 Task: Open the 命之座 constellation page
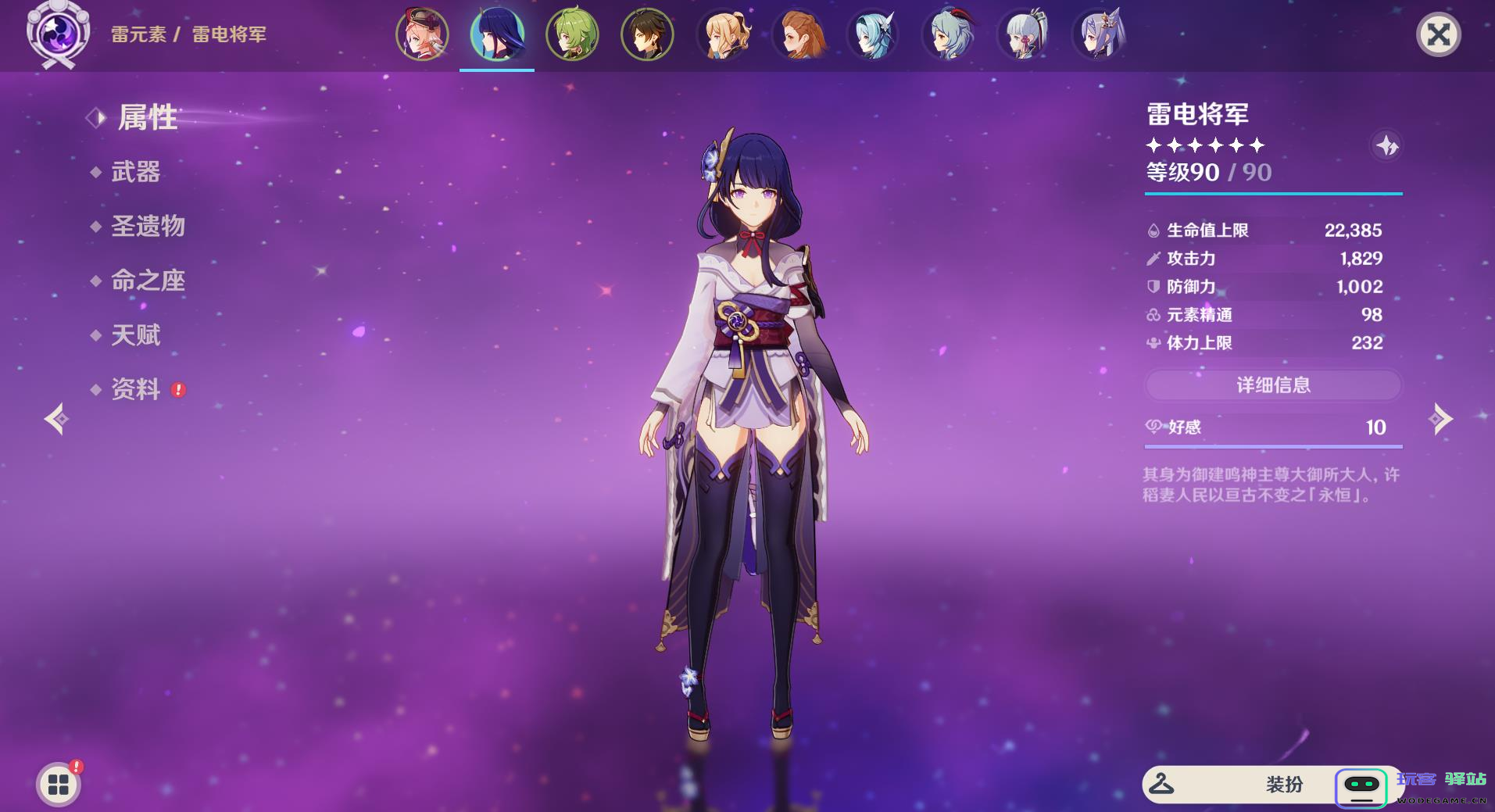(x=148, y=281)
